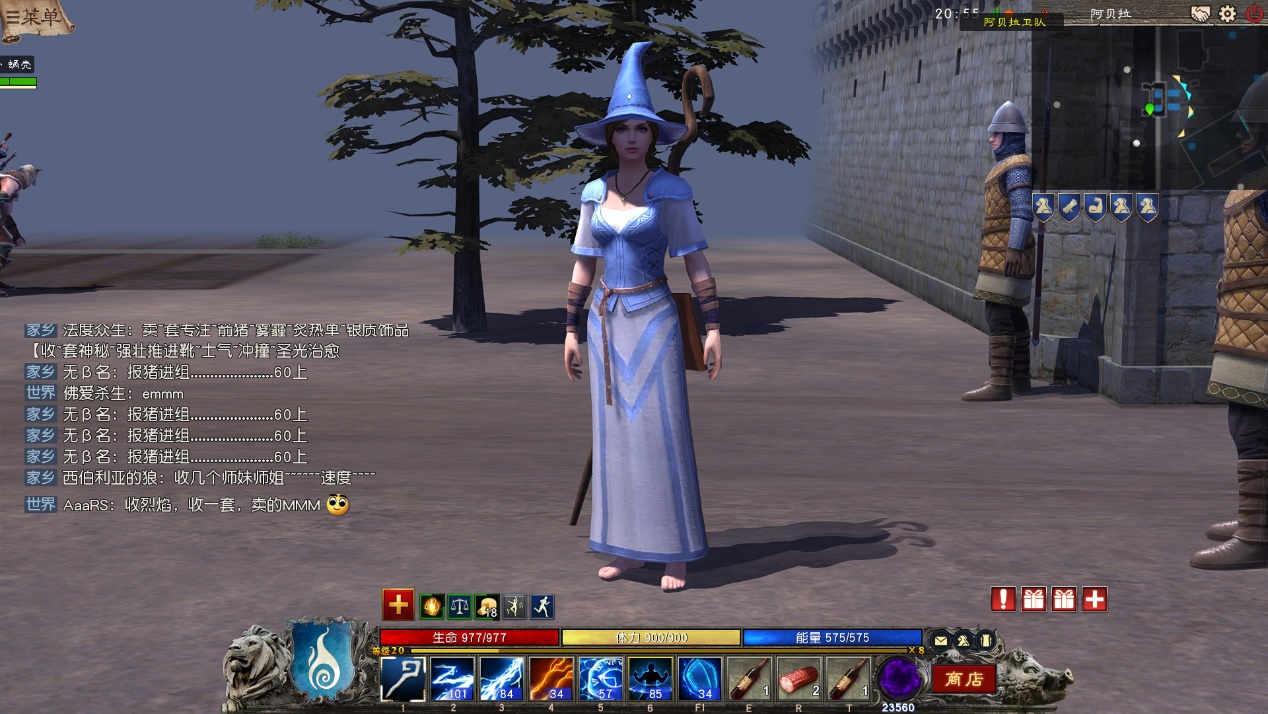
Task: Click the running figure status icon
Action: click(x=542, y=606)
